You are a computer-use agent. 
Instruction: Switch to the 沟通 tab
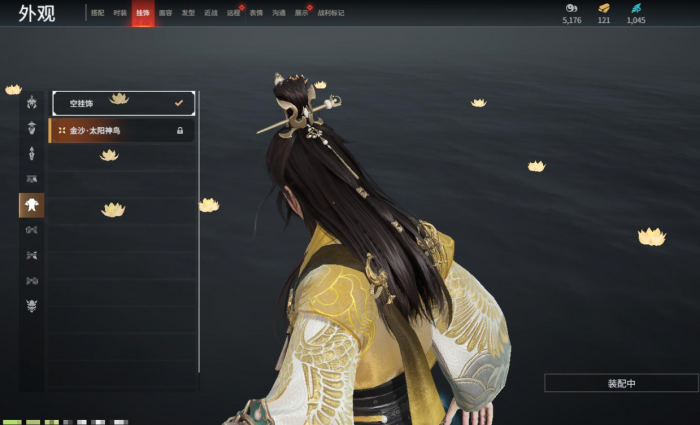pyautogui.click(x=279, y=13)
